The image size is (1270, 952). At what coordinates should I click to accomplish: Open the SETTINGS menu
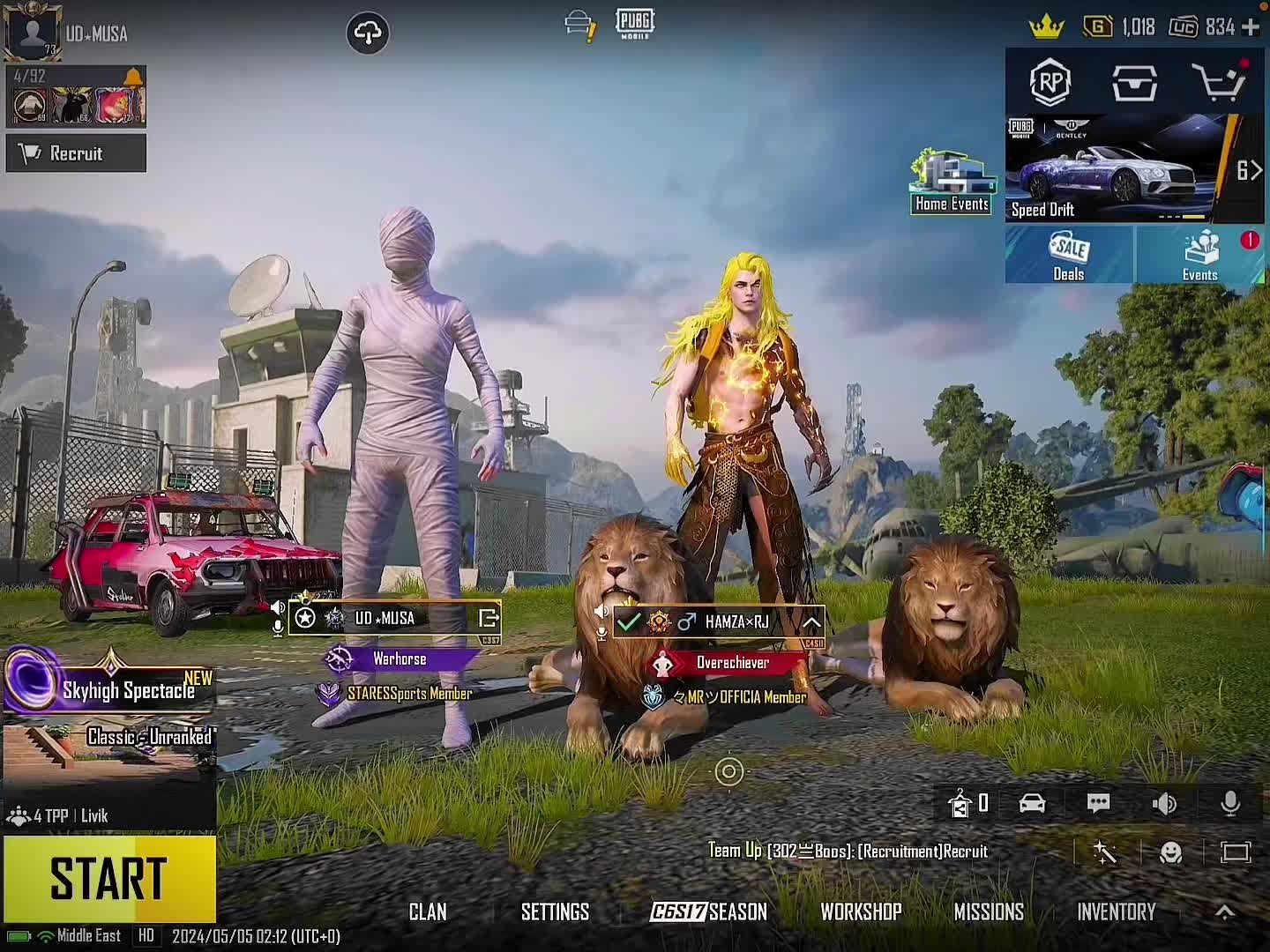[555, 911]
